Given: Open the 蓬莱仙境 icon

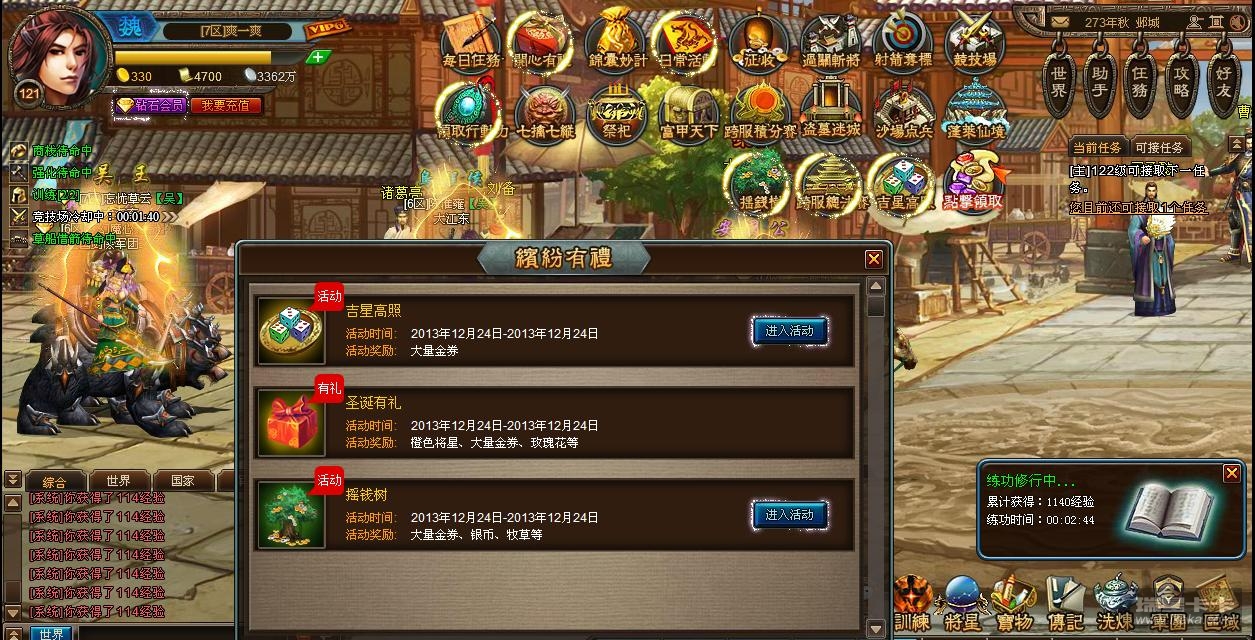Looking at the screenshot, I should 975,110.
